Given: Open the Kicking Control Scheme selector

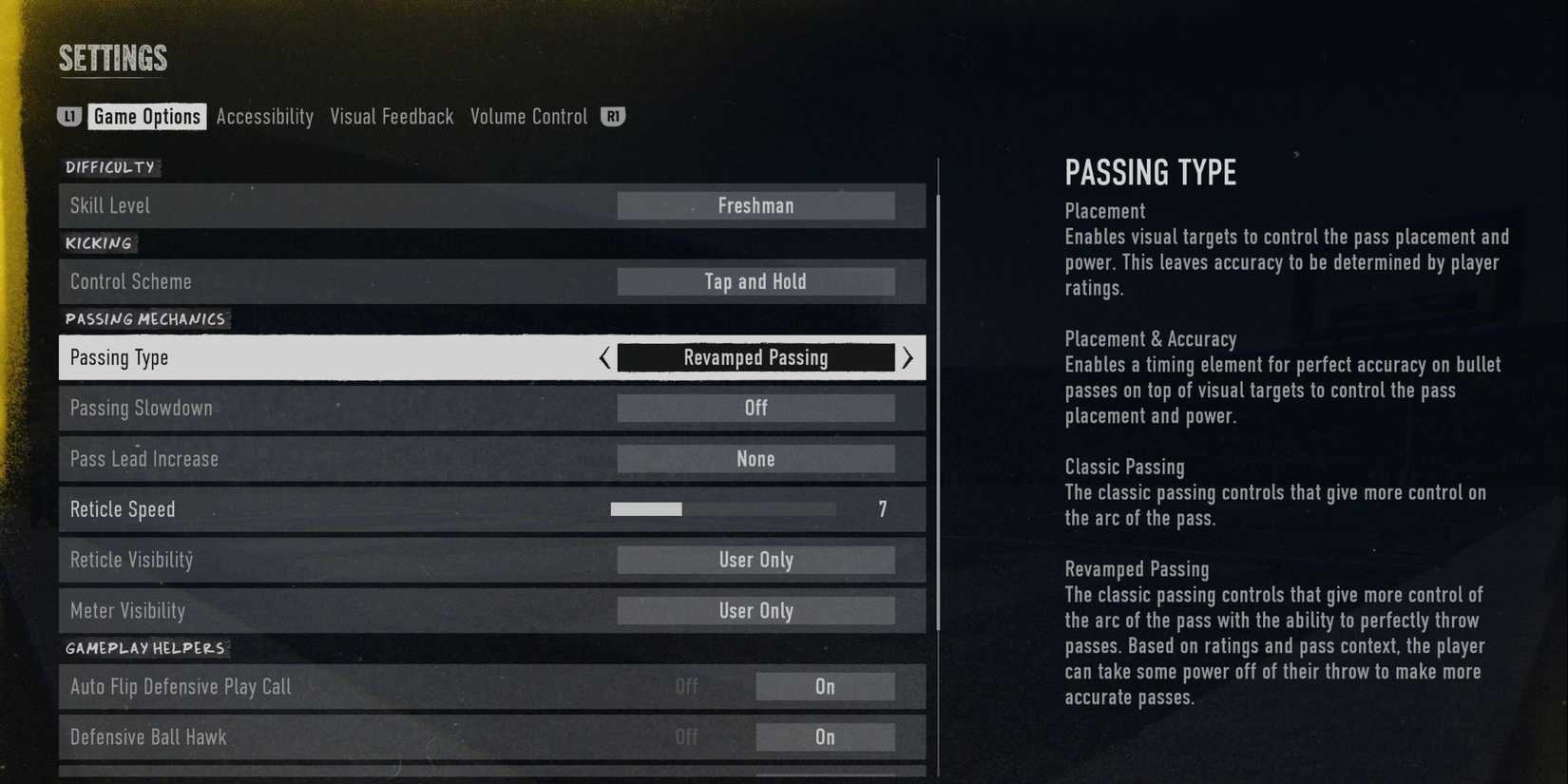Looking at the screenshot, I should (755, 281).
